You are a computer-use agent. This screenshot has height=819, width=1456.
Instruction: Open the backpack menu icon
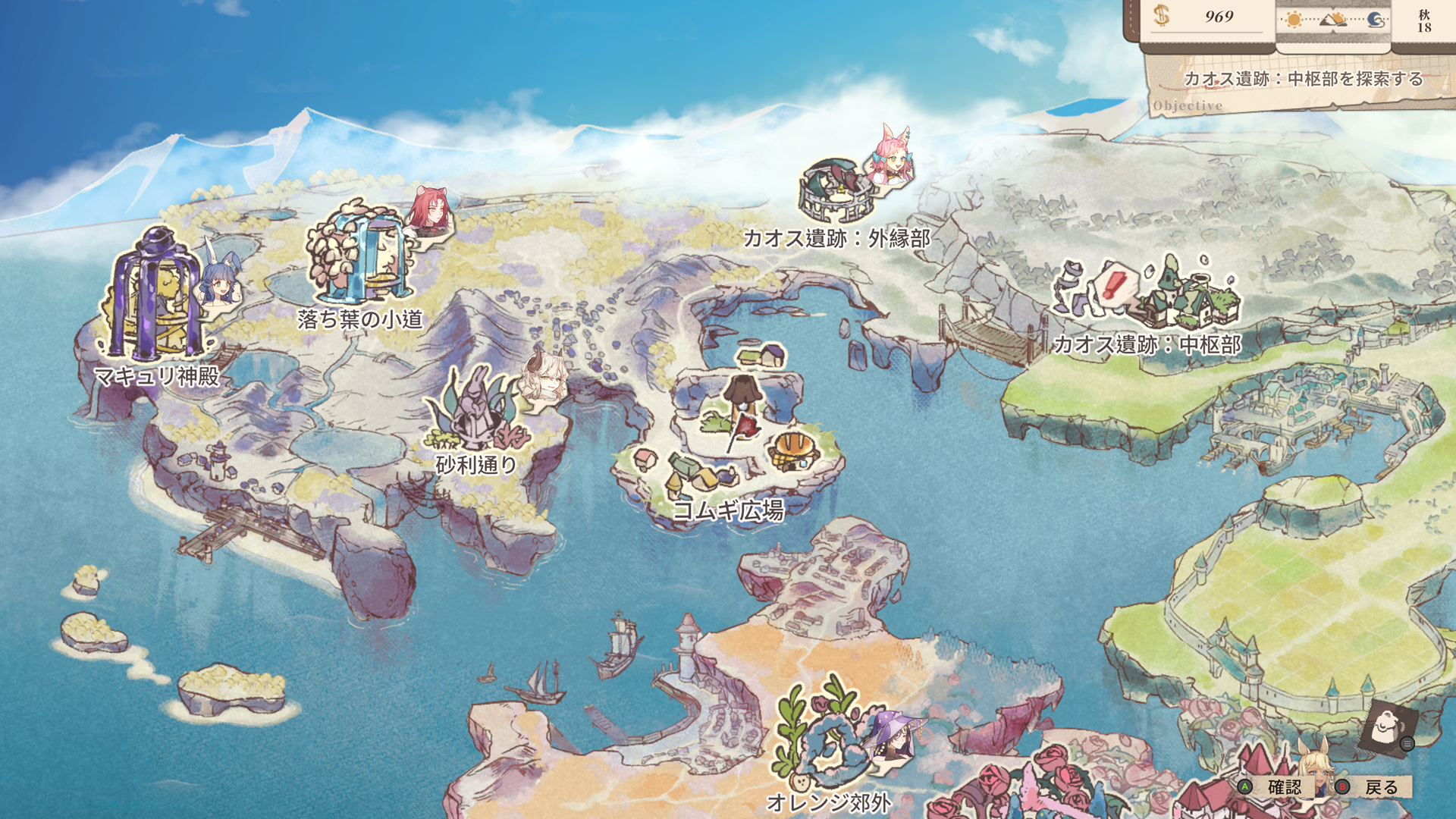1386,730
